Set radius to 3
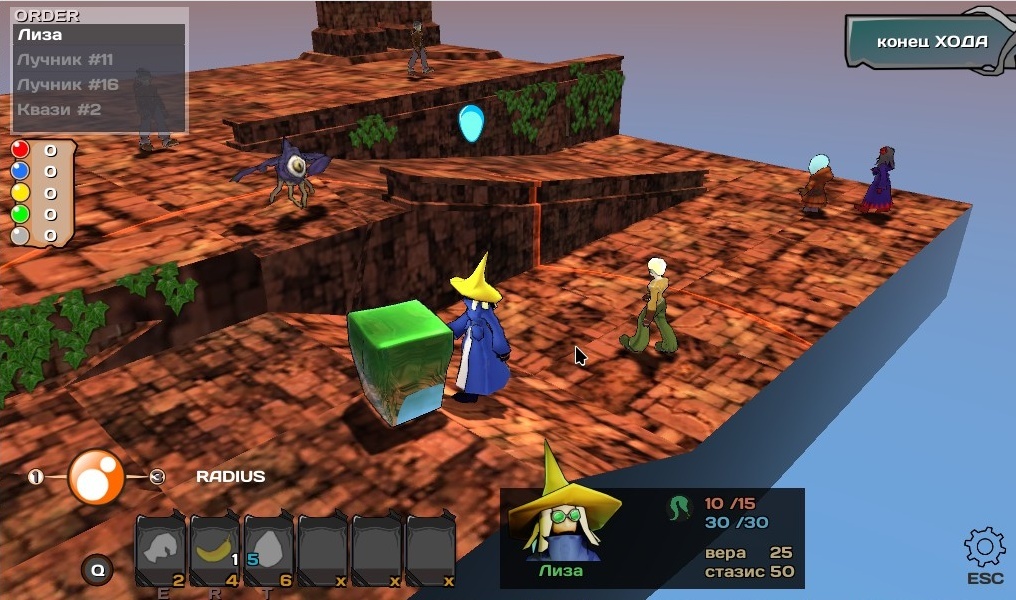Image resolution: width=1016 pixels, height=600 pixels. 157,477
